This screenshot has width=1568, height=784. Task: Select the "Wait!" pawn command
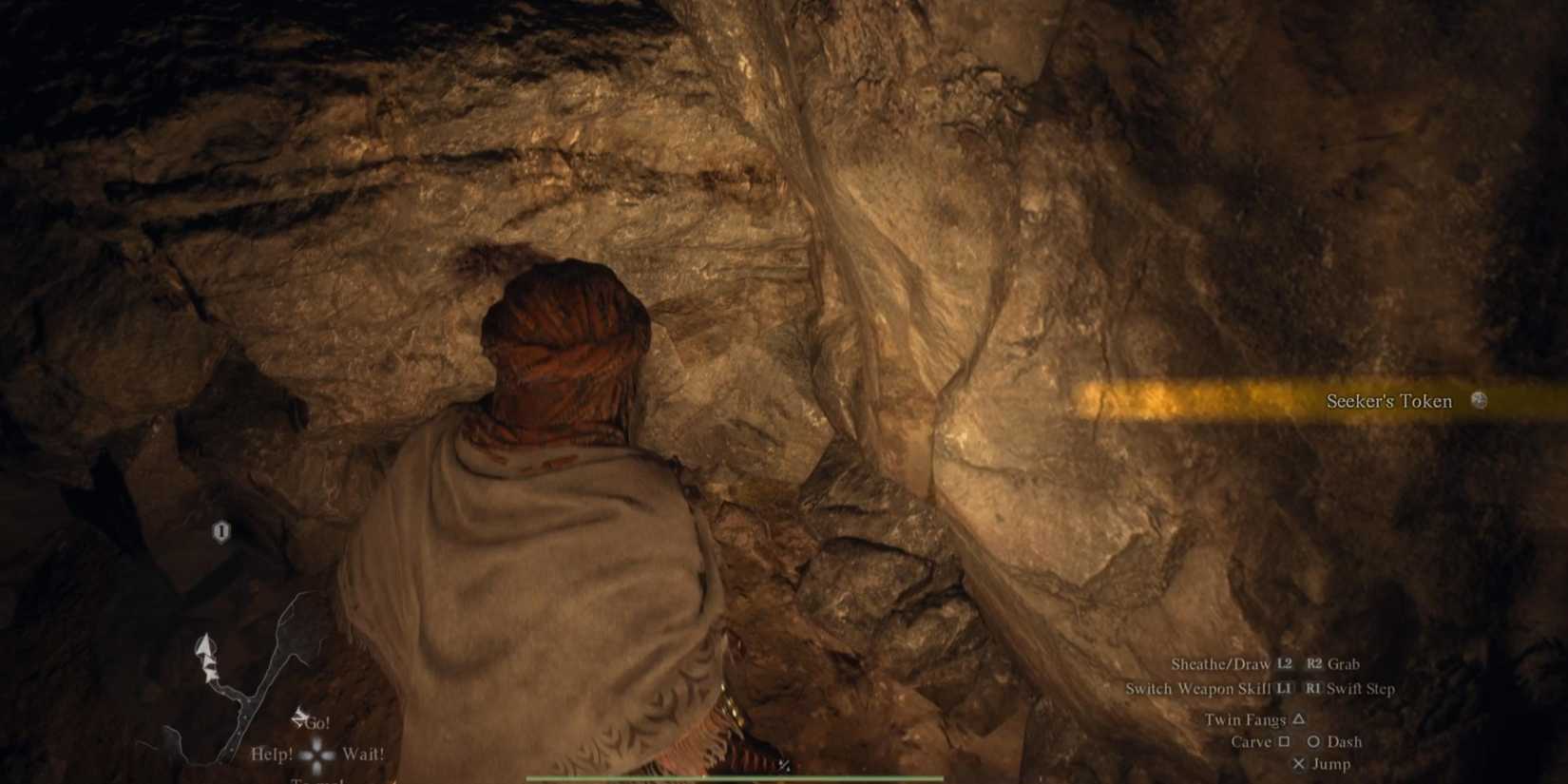(x=364, y=754)
